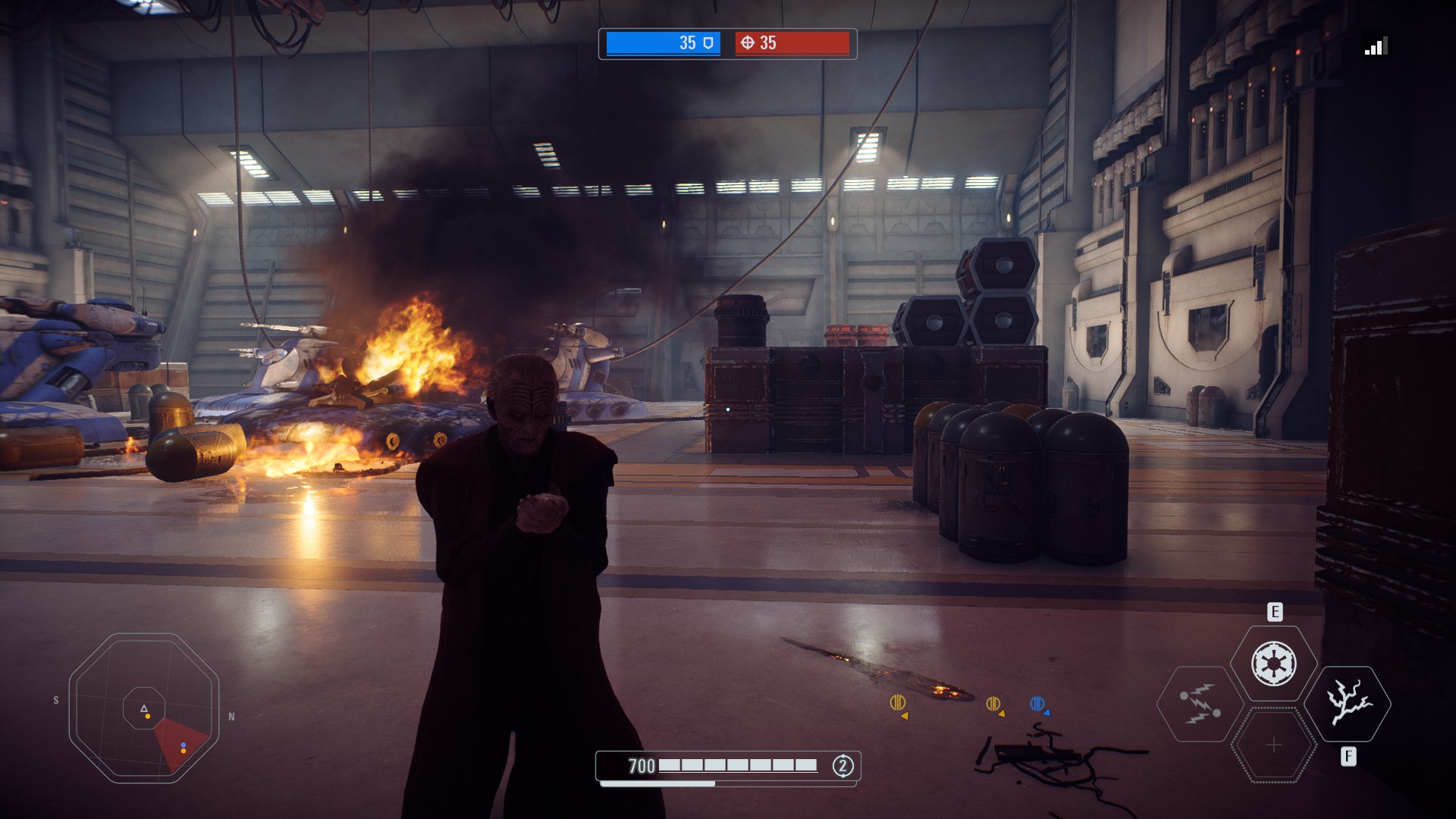Trigger the Imperial emblem ability icon

pyautogui.click(x=1274, y=664)
